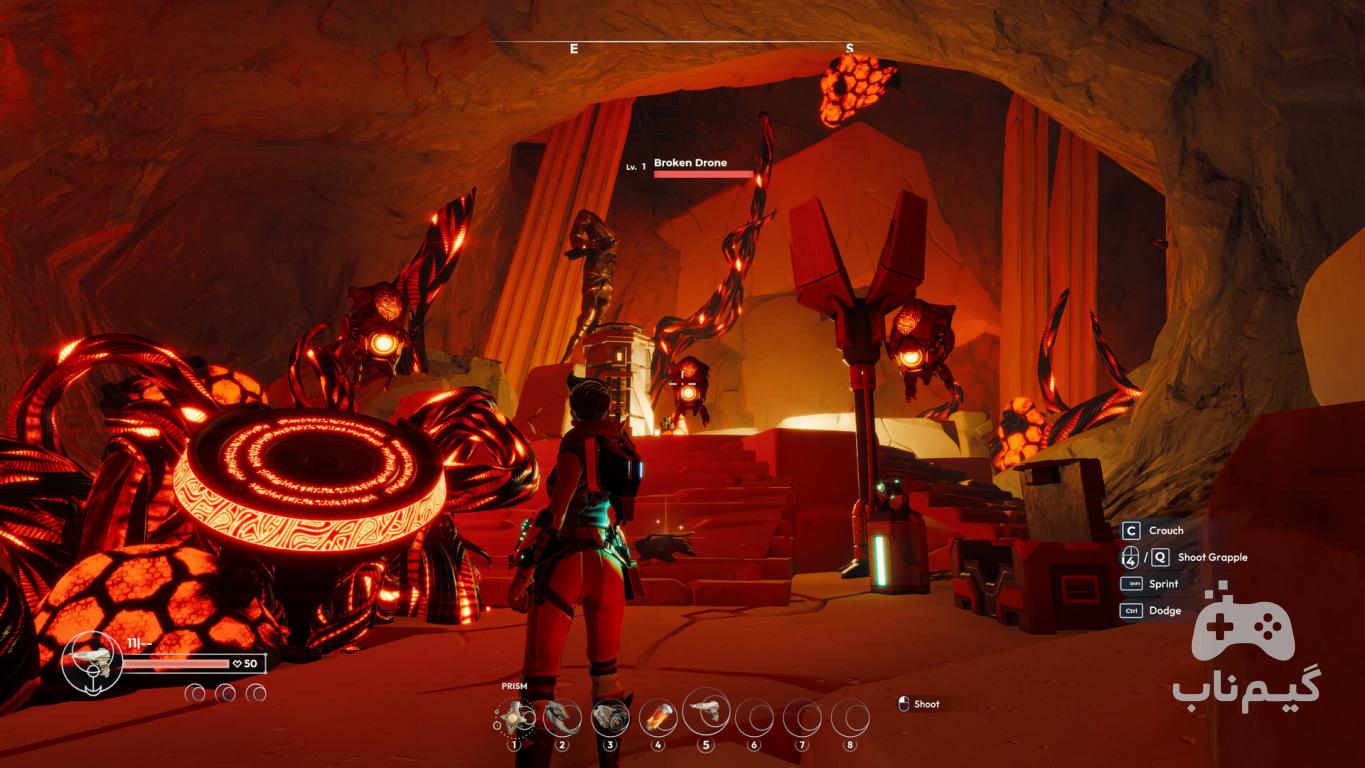
Task: Click the equipped pistol icon beside the health bar
Action: tap(92, 661)
